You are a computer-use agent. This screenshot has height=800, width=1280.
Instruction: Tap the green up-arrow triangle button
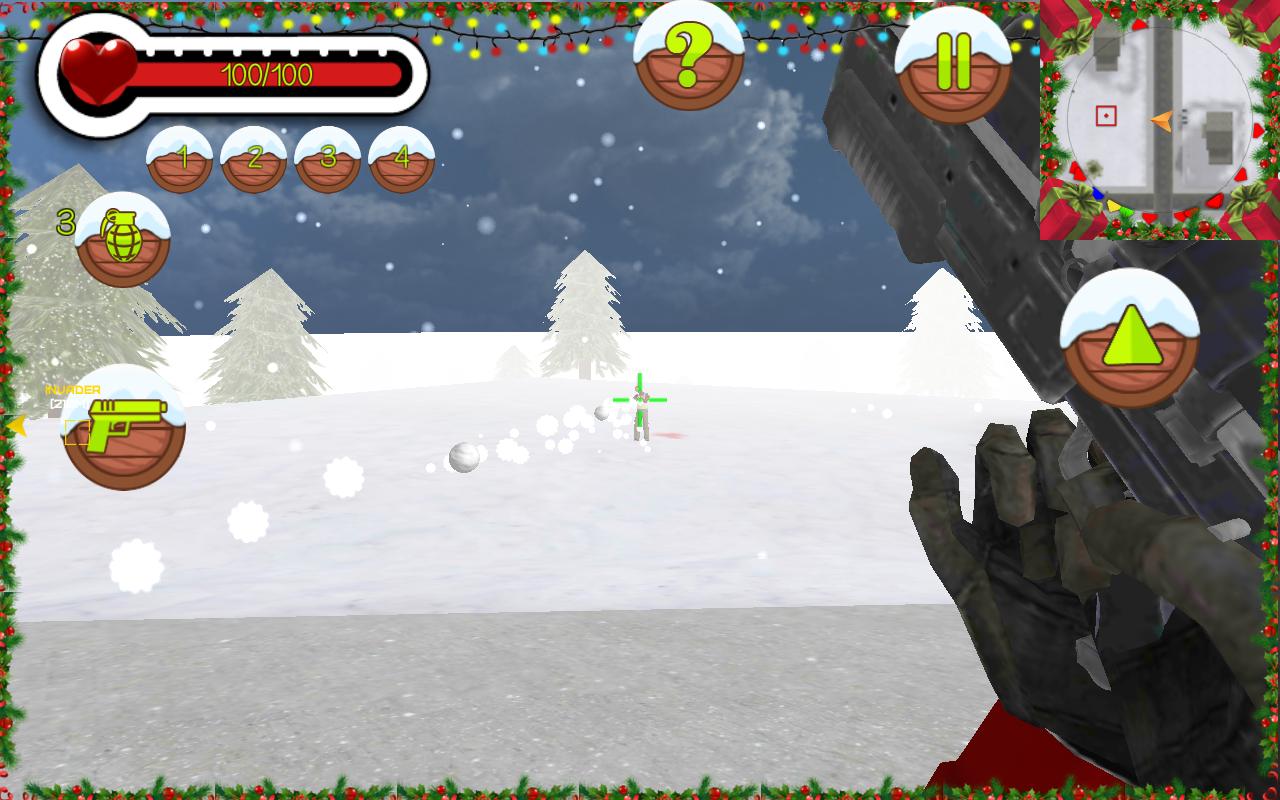1129,339
